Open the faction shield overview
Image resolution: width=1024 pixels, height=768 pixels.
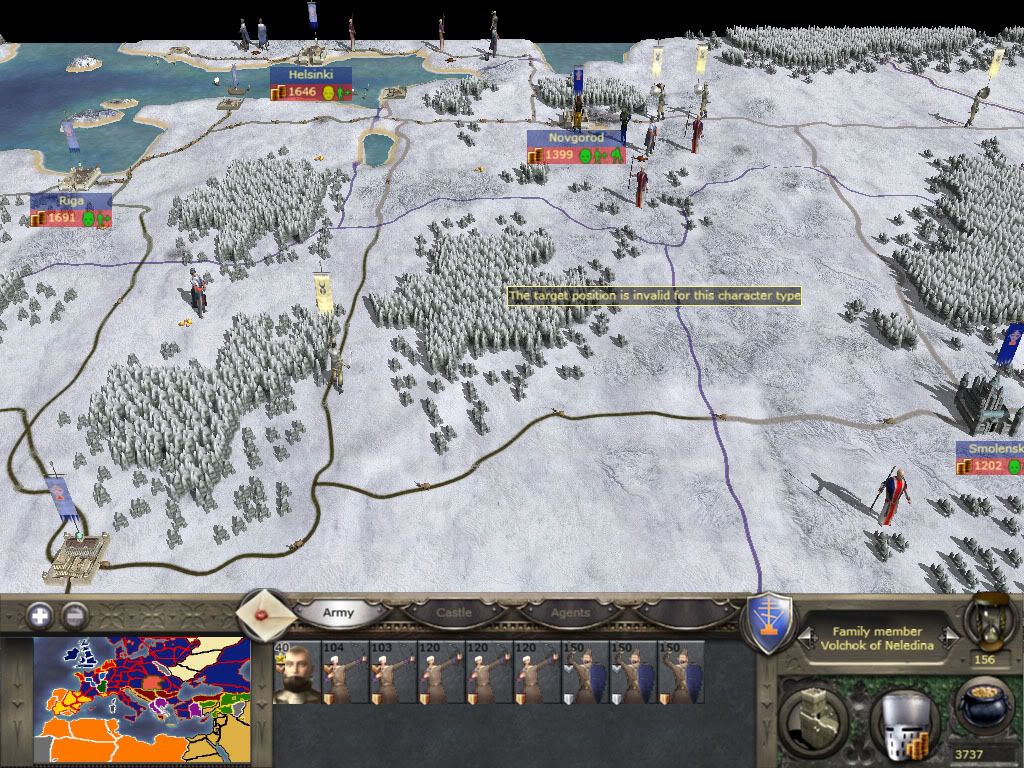point(770,623)
